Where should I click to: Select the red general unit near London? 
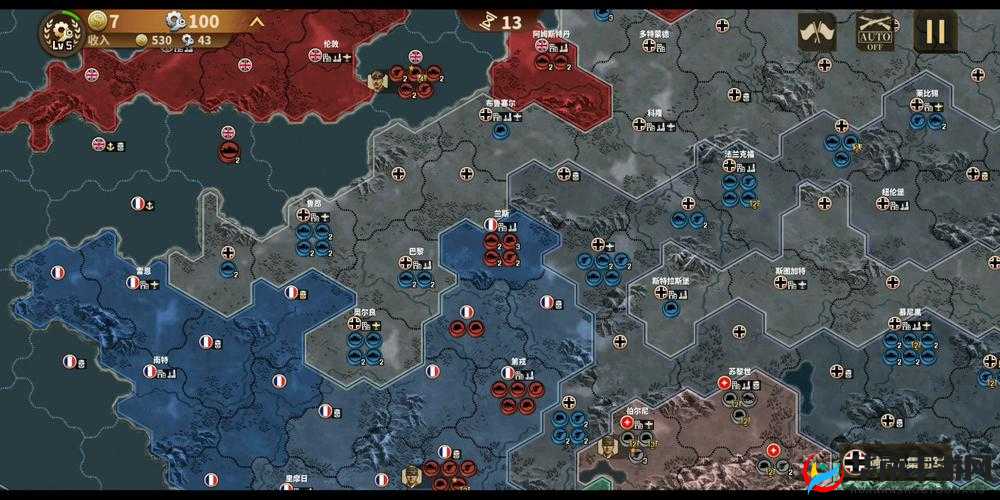(378, 79)
